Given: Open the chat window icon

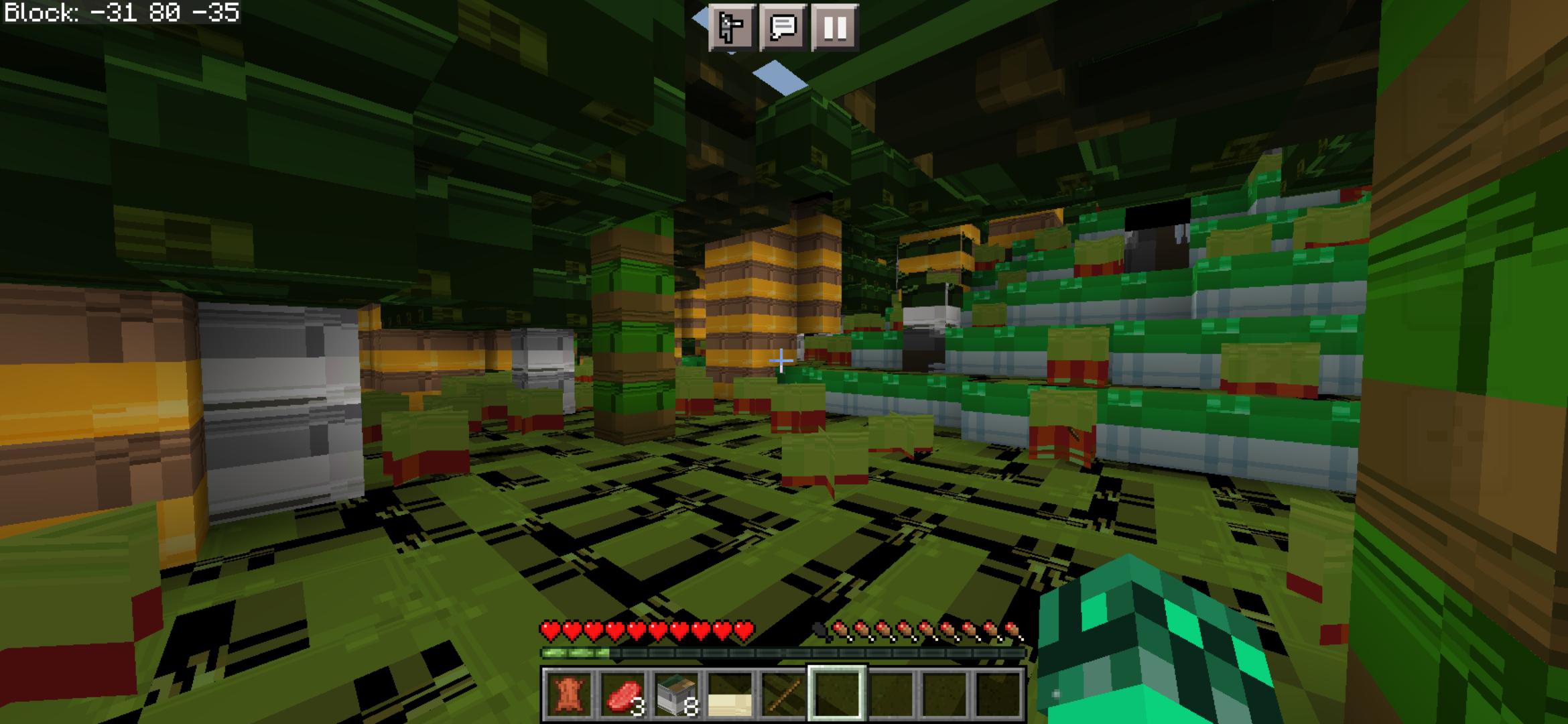Looking at the screenshot, I should pyautogui.click(x=784, y=28).
